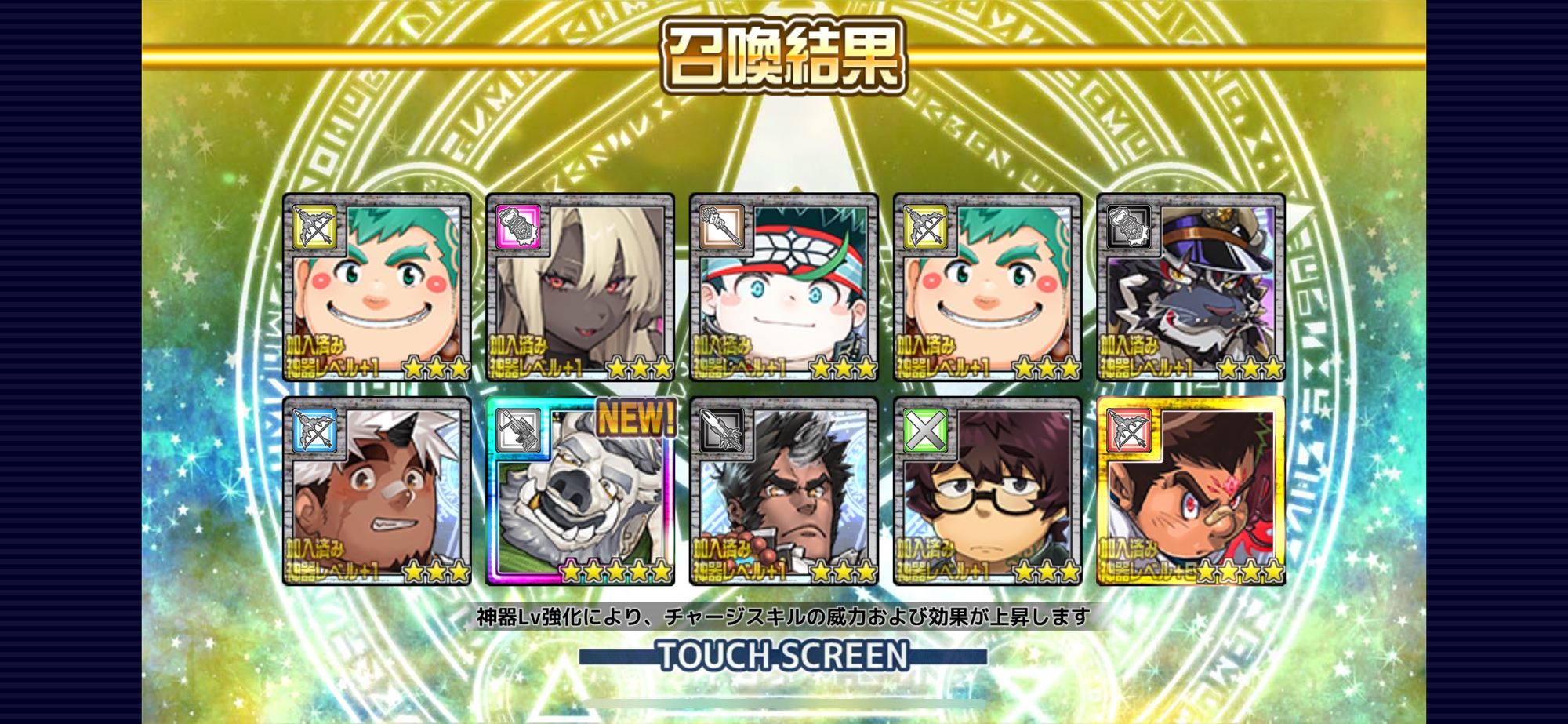This screenshot has height=724, width=1568.
Task: Open the gold-framed red-eyed boy card
Action: click(x=1190, y=491)
